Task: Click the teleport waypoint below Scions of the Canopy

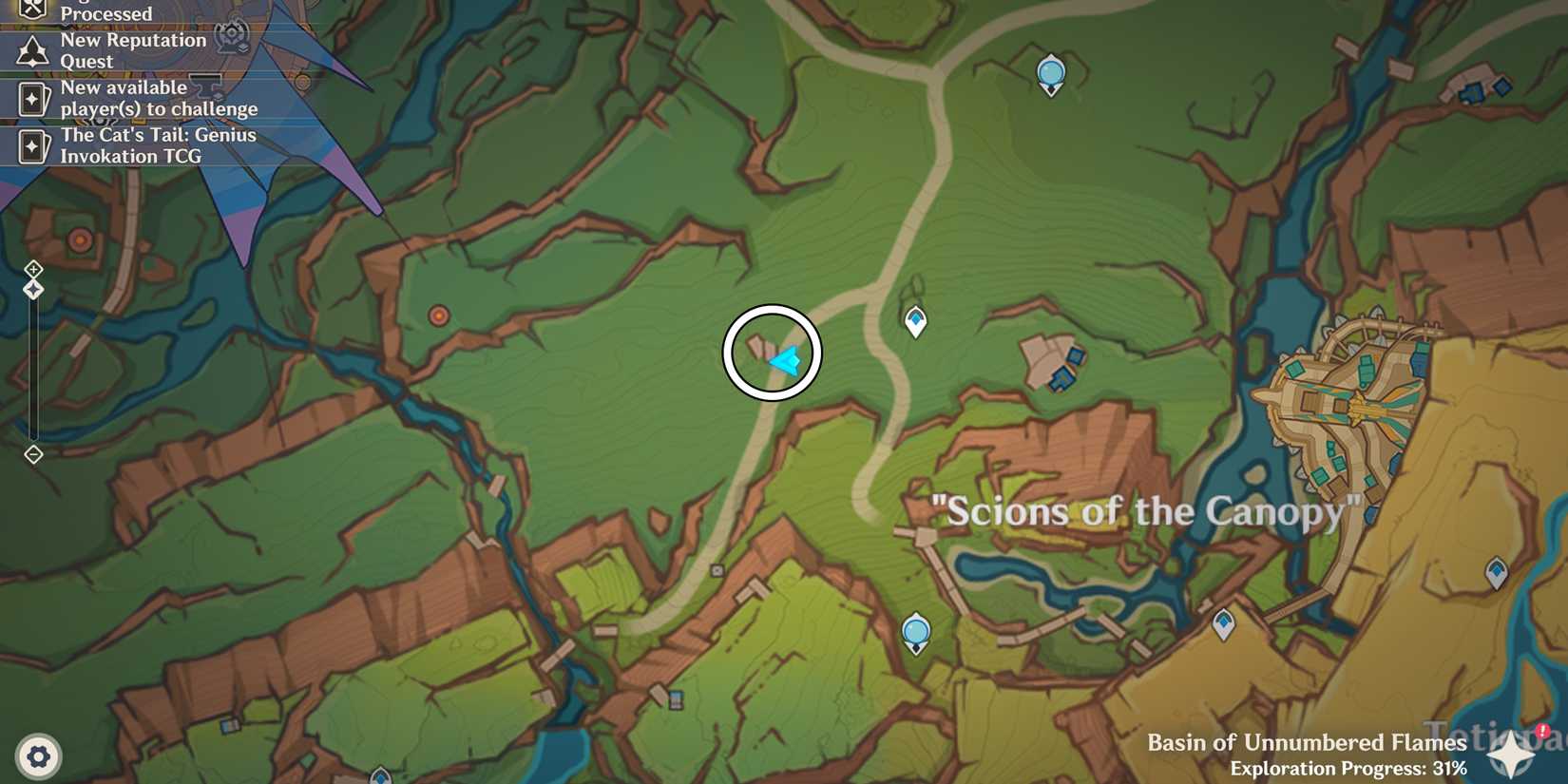Action: click(x=914, y=629)
